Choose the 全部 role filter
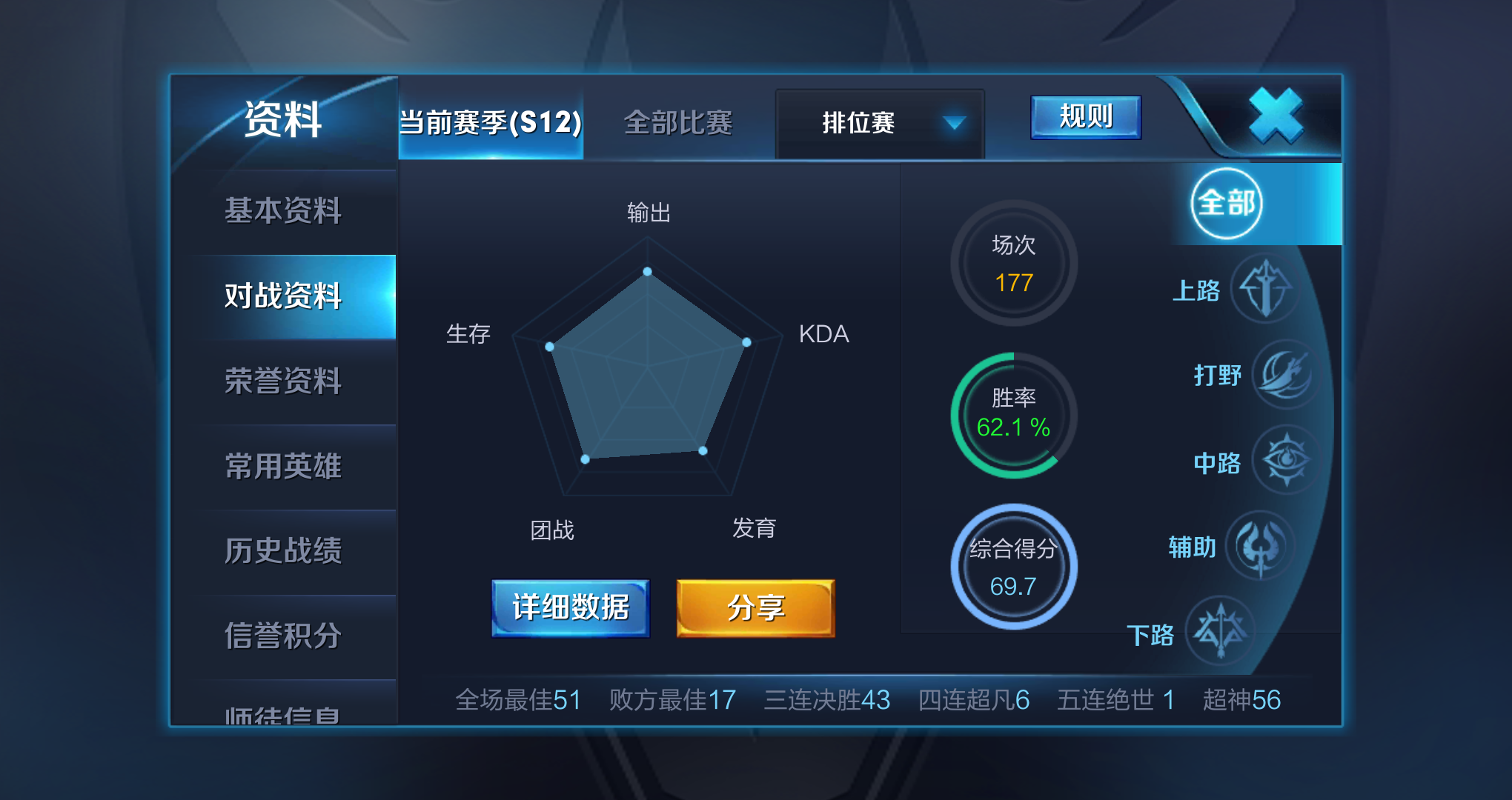1512x800 pixels. (1227, 204)
